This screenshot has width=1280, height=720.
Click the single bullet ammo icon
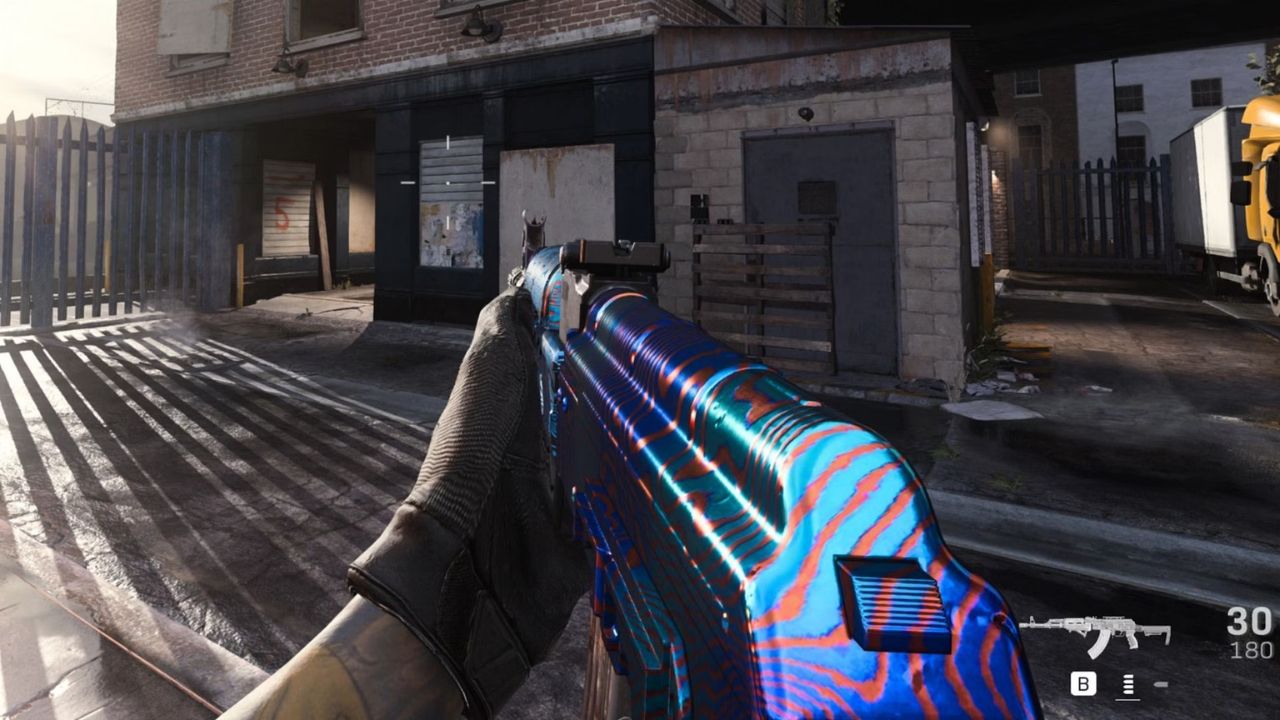coord(1159,684)
